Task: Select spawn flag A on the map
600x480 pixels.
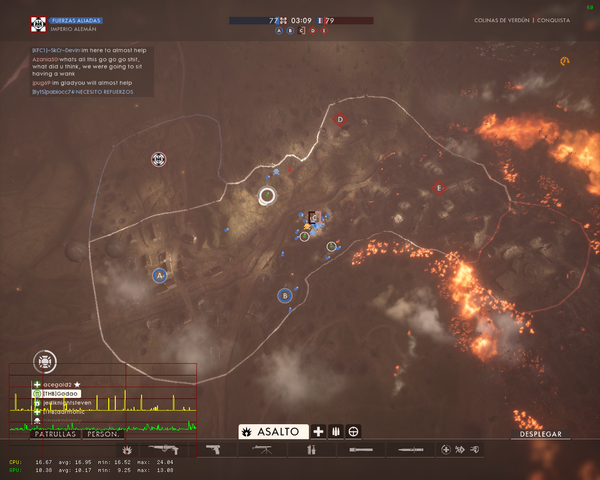Action: click(x=159, y=275)
